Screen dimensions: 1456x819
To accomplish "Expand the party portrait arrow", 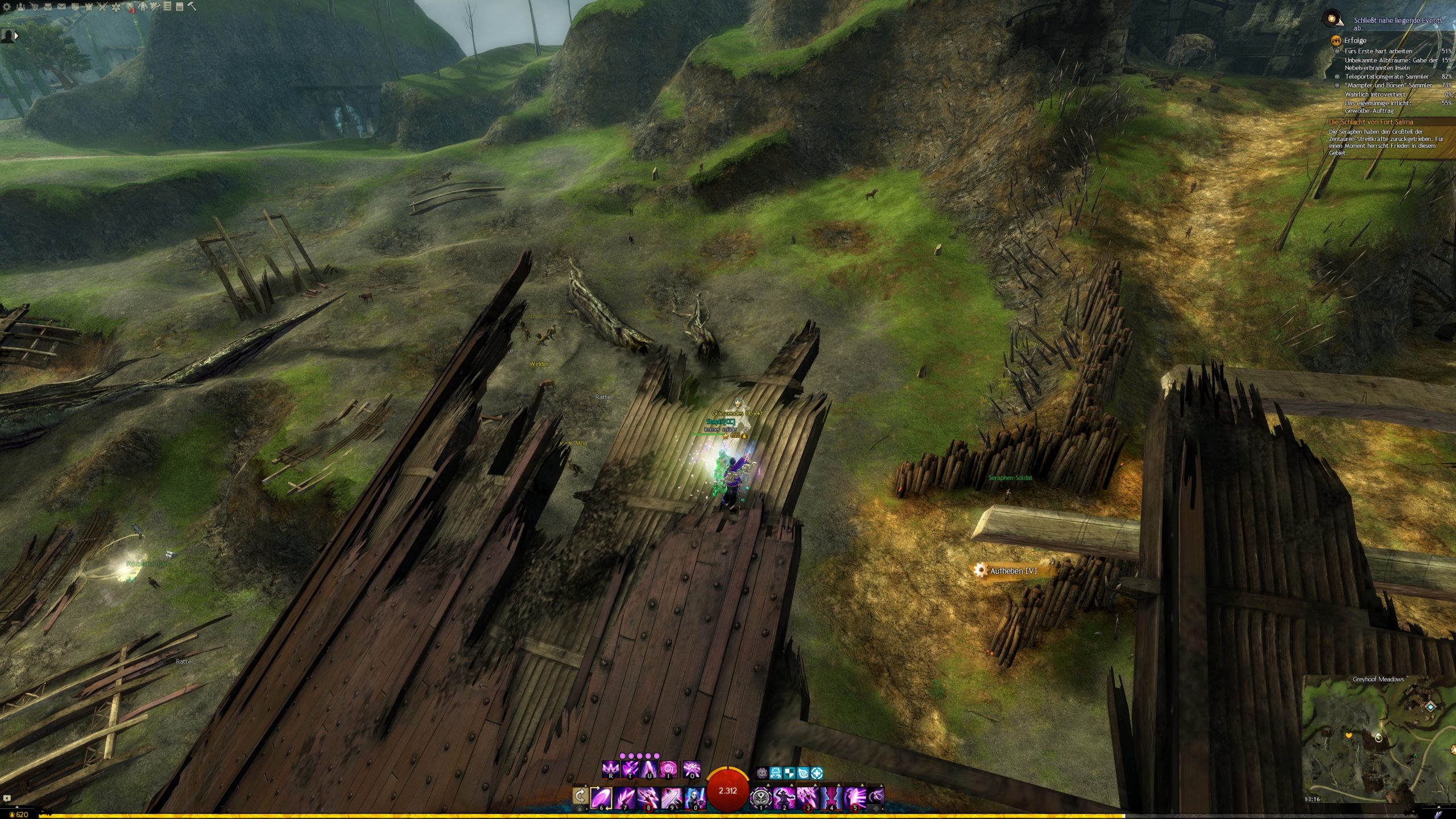I will pyautogui.click(x=16, y=35).
